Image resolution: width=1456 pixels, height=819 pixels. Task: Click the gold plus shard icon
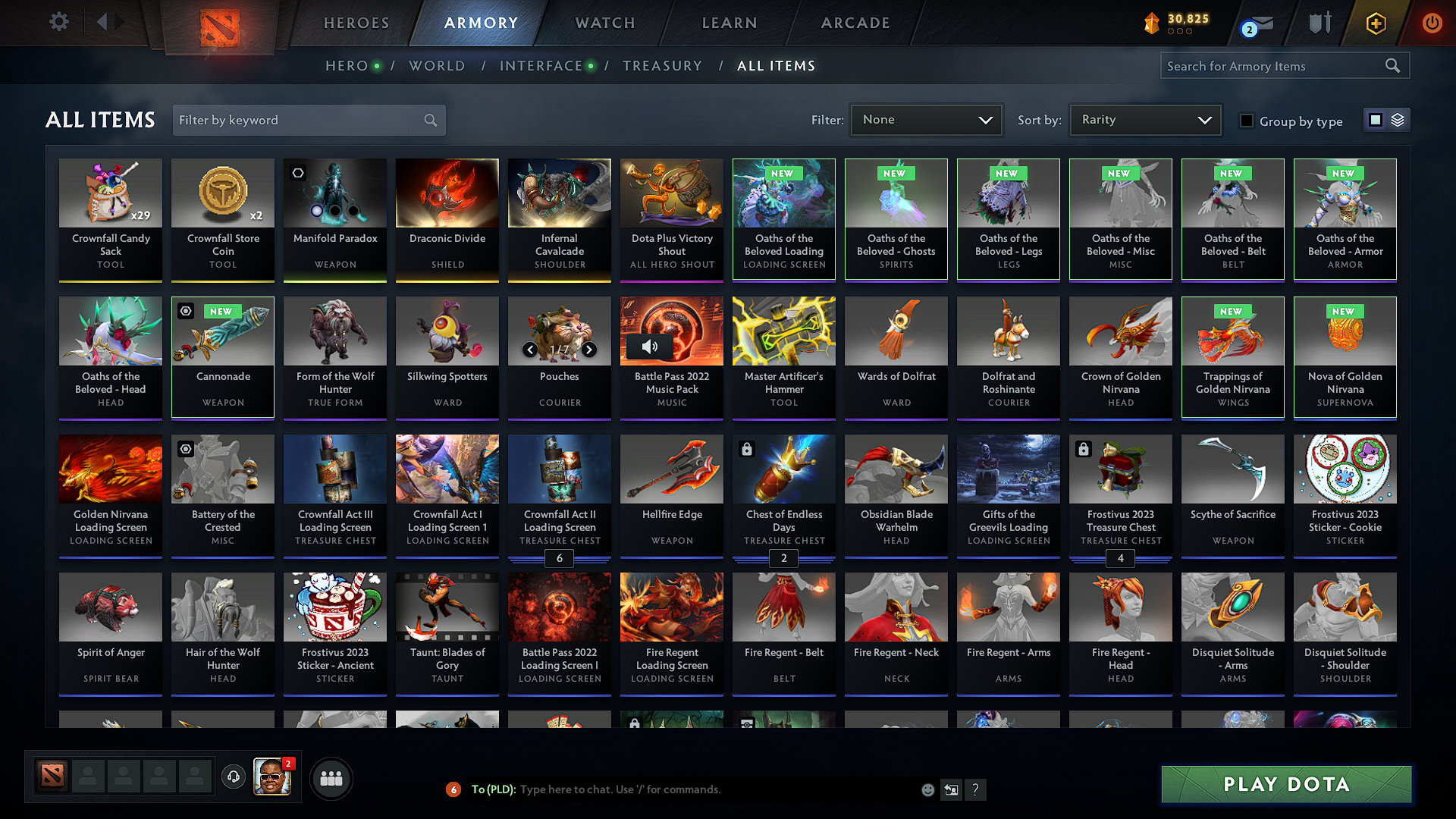tap(1376, 23)
